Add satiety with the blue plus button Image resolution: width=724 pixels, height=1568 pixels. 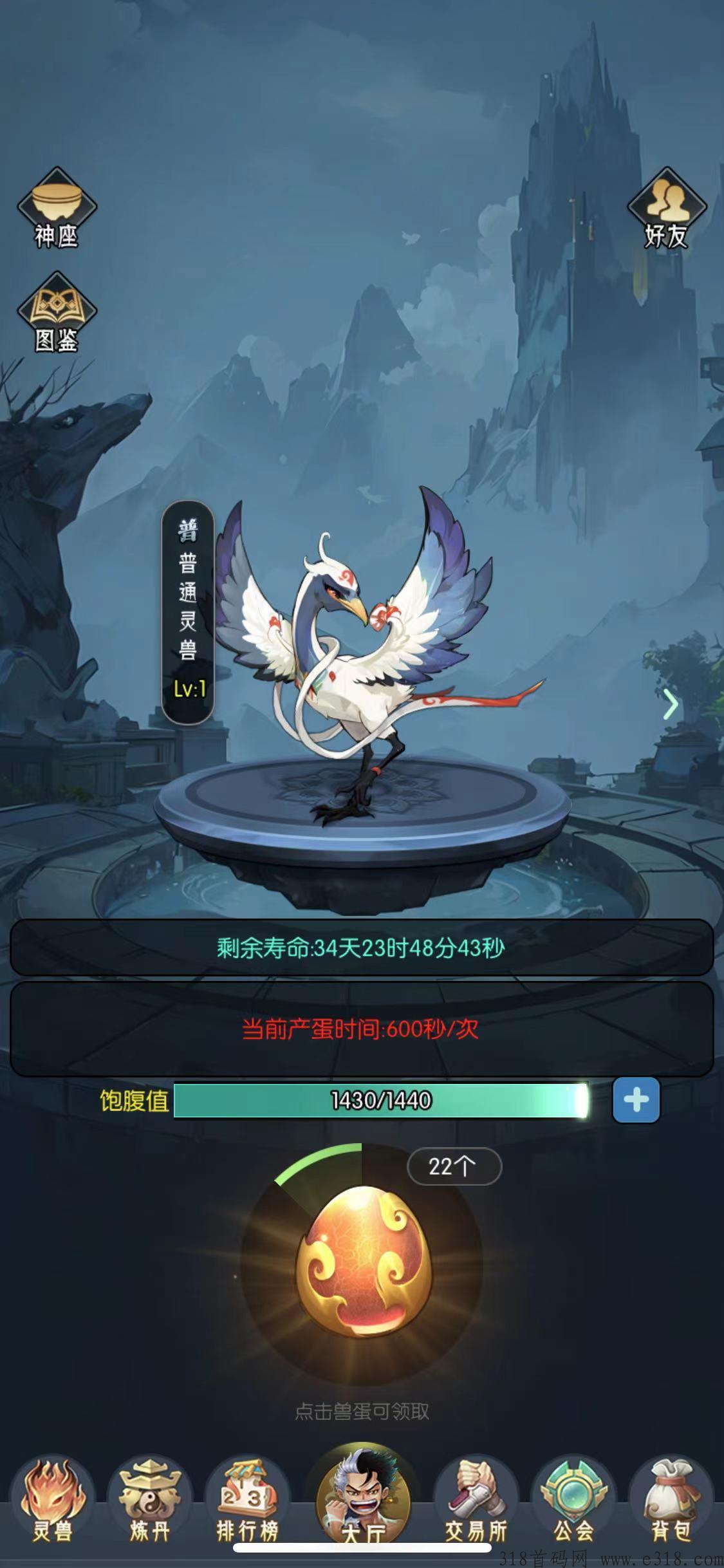click(x=636, y=1100)
